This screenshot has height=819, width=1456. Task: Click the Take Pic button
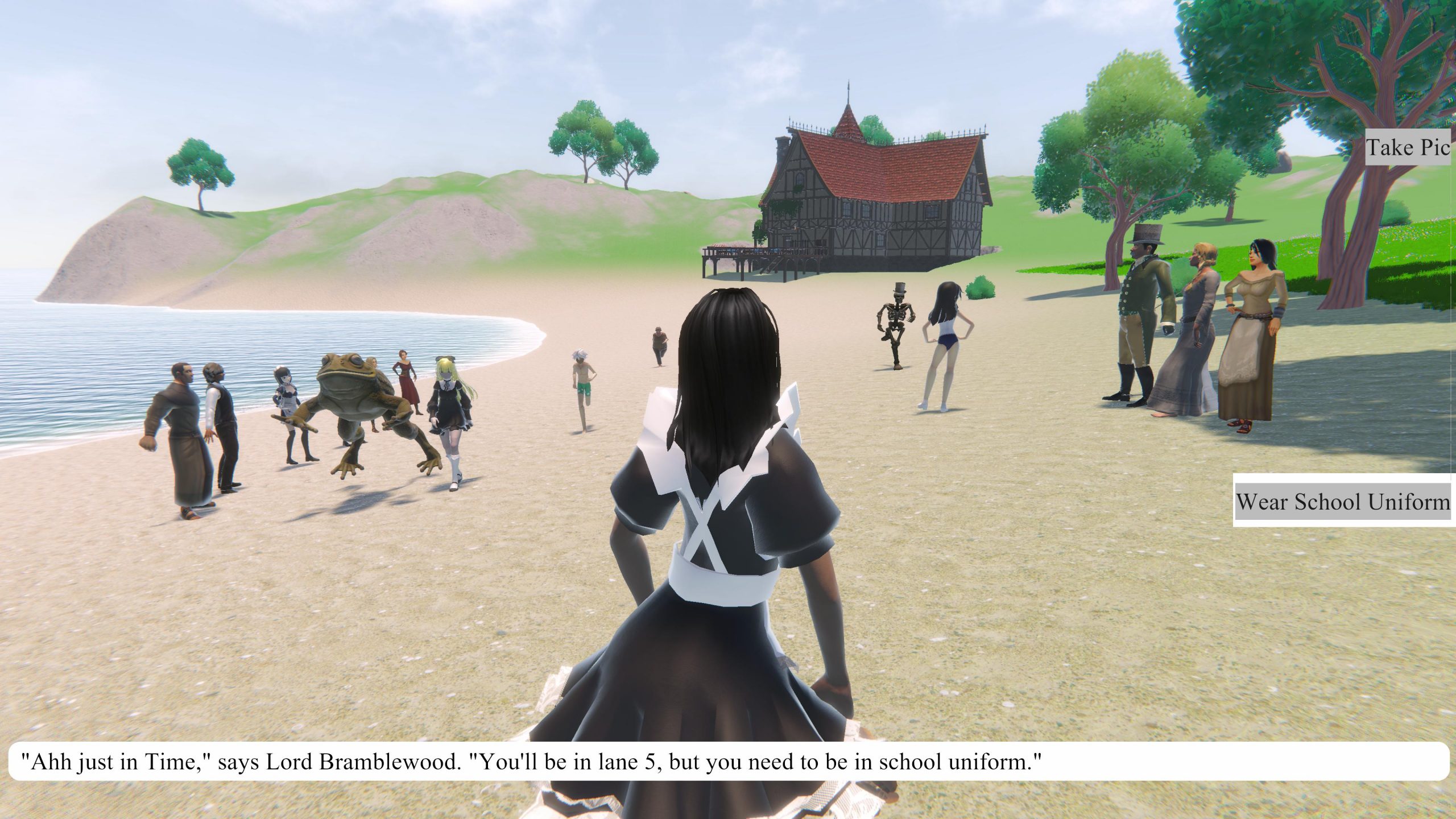point(1408,148)
